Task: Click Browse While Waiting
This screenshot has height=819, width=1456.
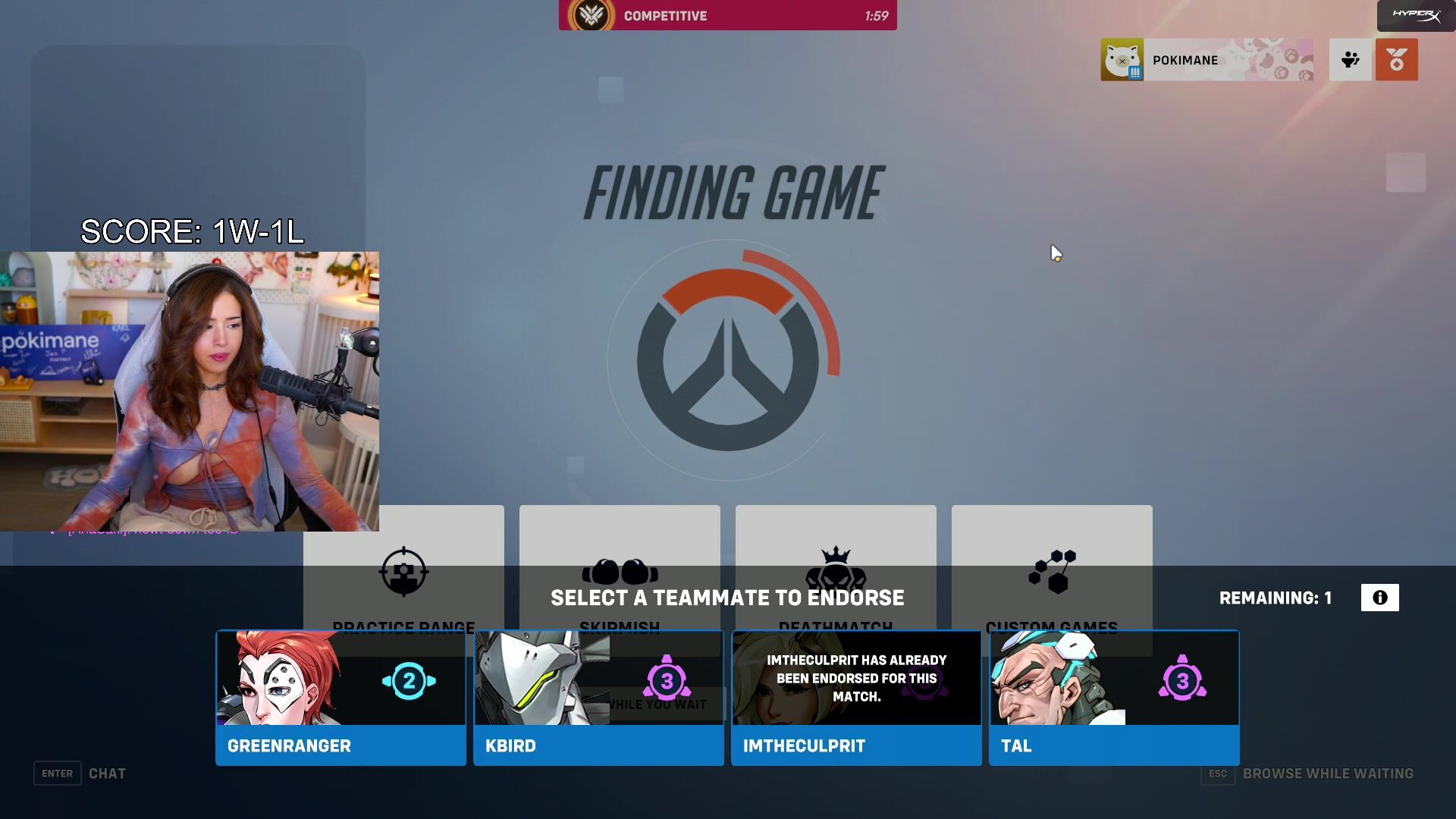Action: (x=1327, y=773)
